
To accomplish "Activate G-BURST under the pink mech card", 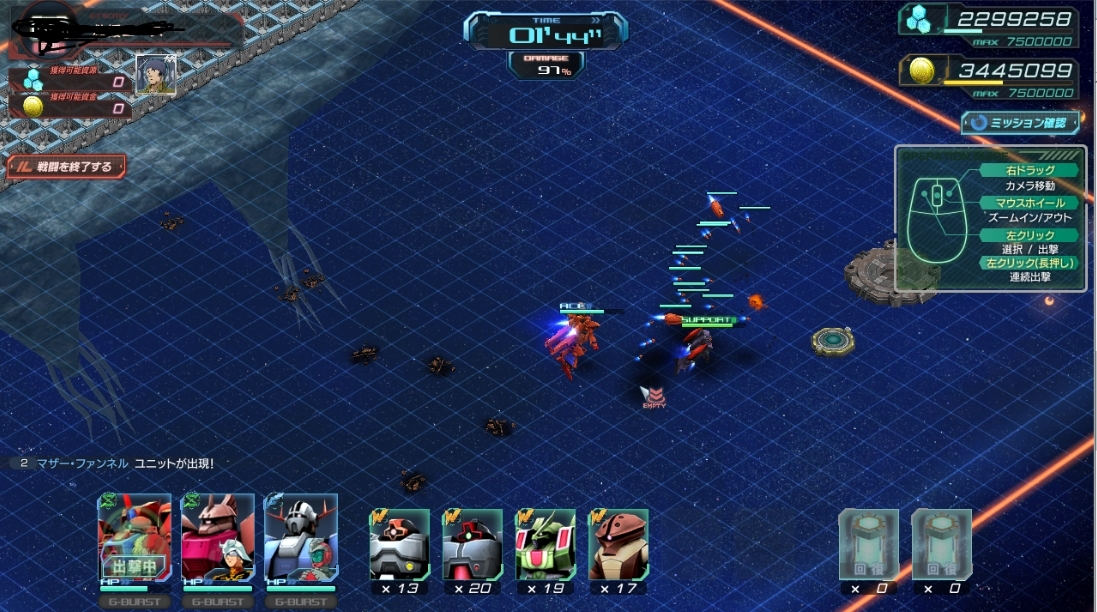I will [217, 602].
